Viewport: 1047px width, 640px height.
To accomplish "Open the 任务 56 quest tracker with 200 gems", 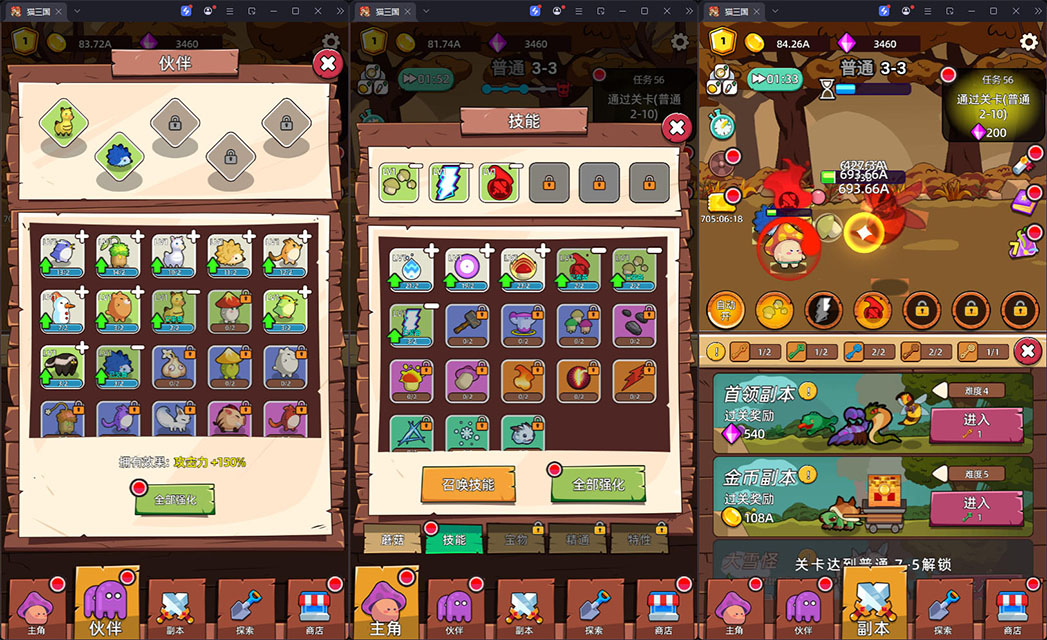I will [992, 105].
